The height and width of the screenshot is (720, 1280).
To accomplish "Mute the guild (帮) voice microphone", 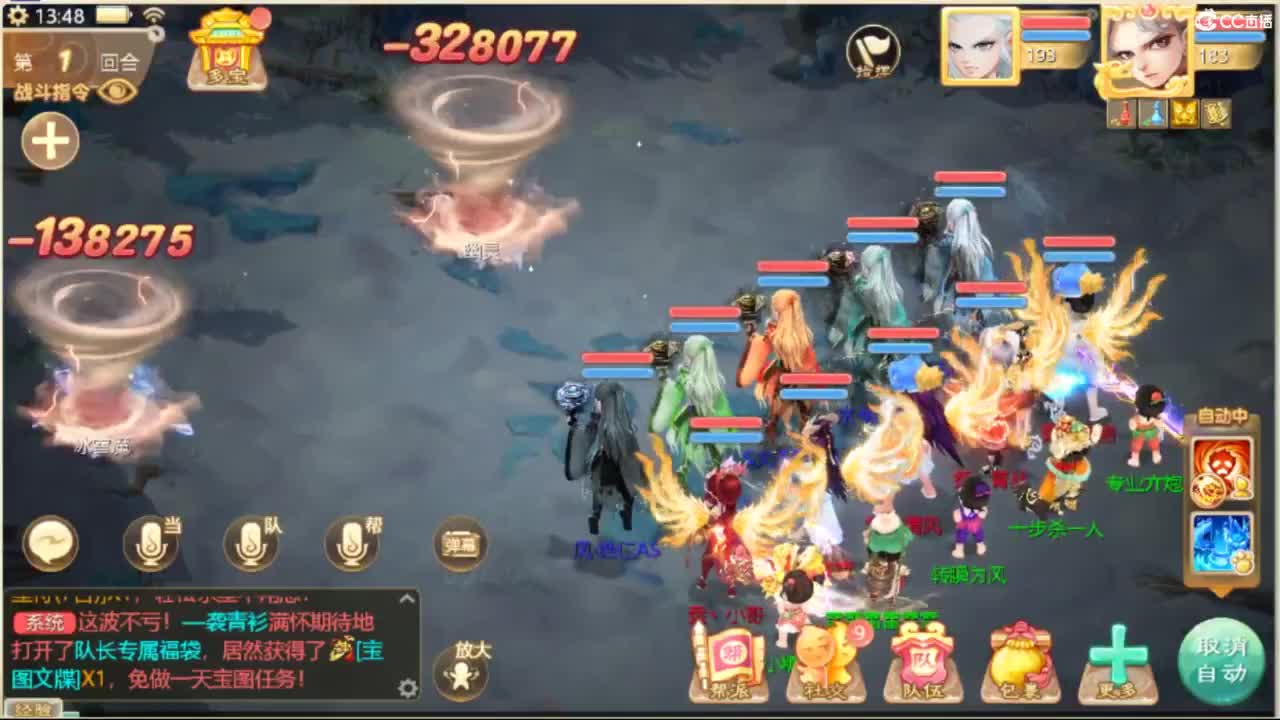I will coord(352,545).
